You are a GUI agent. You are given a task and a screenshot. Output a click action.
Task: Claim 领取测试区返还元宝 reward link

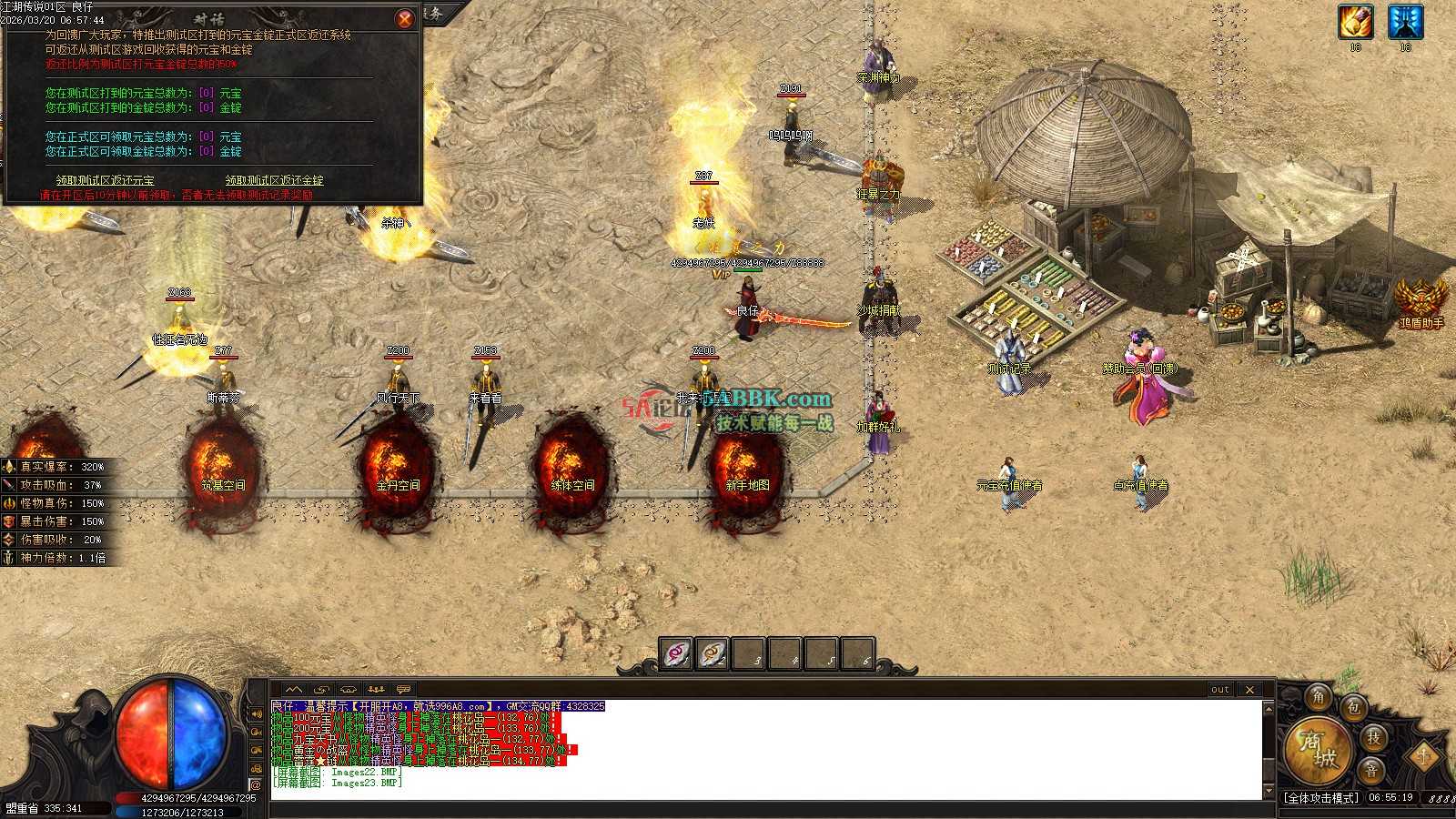106,180
